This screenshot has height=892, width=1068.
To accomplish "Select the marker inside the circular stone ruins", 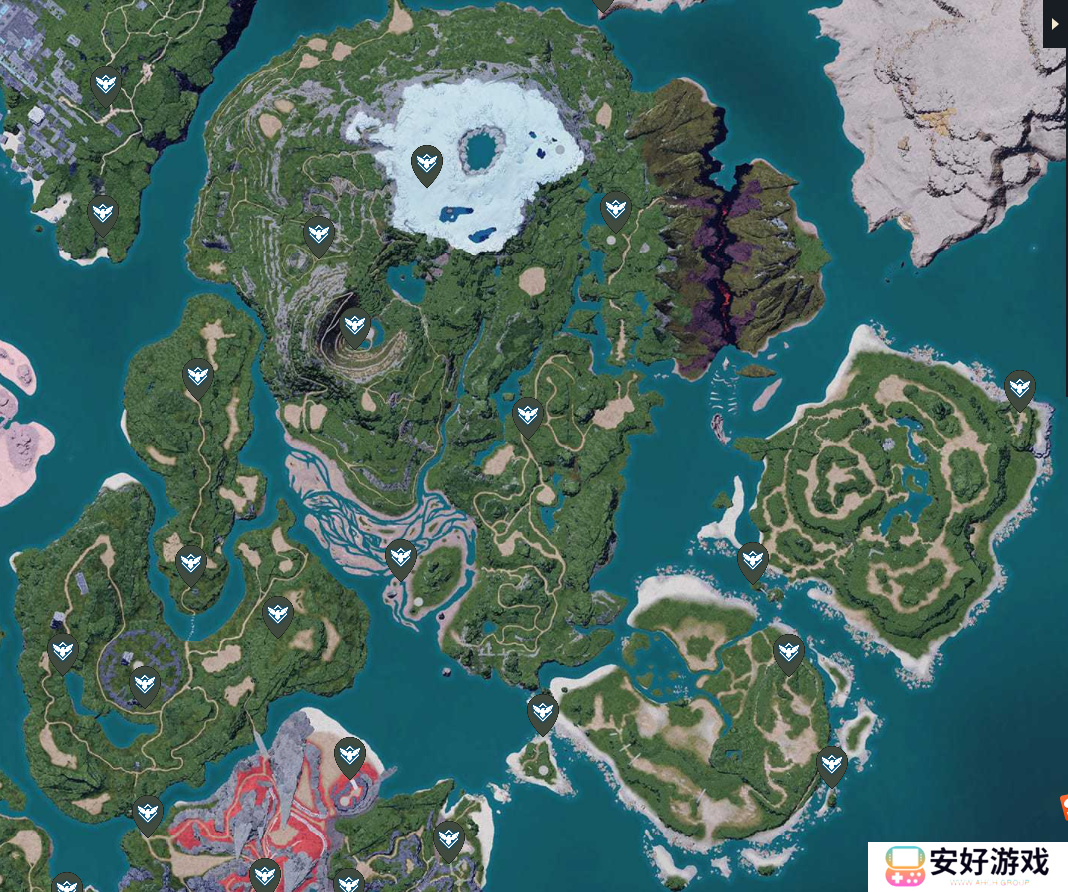I will (x=145, y=685).
